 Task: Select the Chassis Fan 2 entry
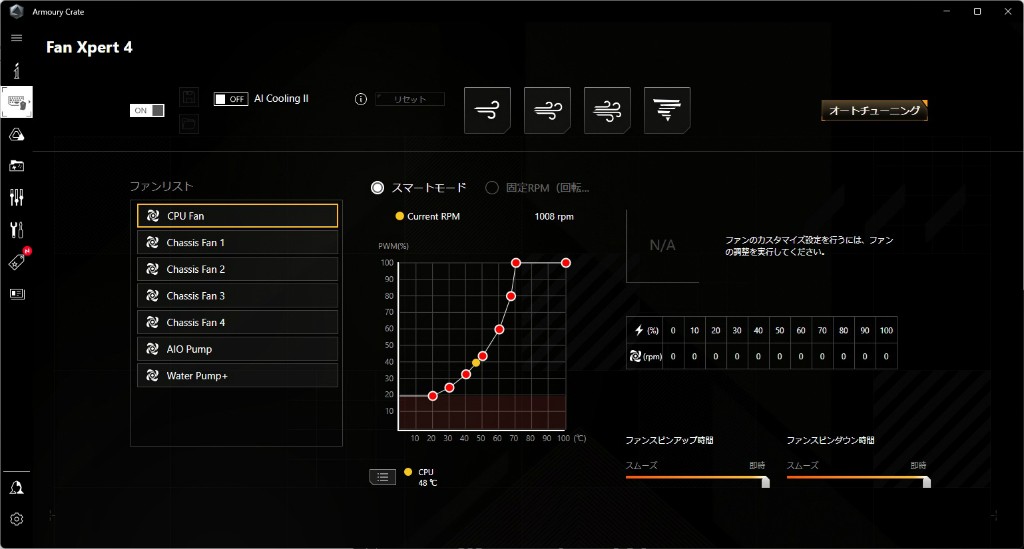[x=237, y=269]
